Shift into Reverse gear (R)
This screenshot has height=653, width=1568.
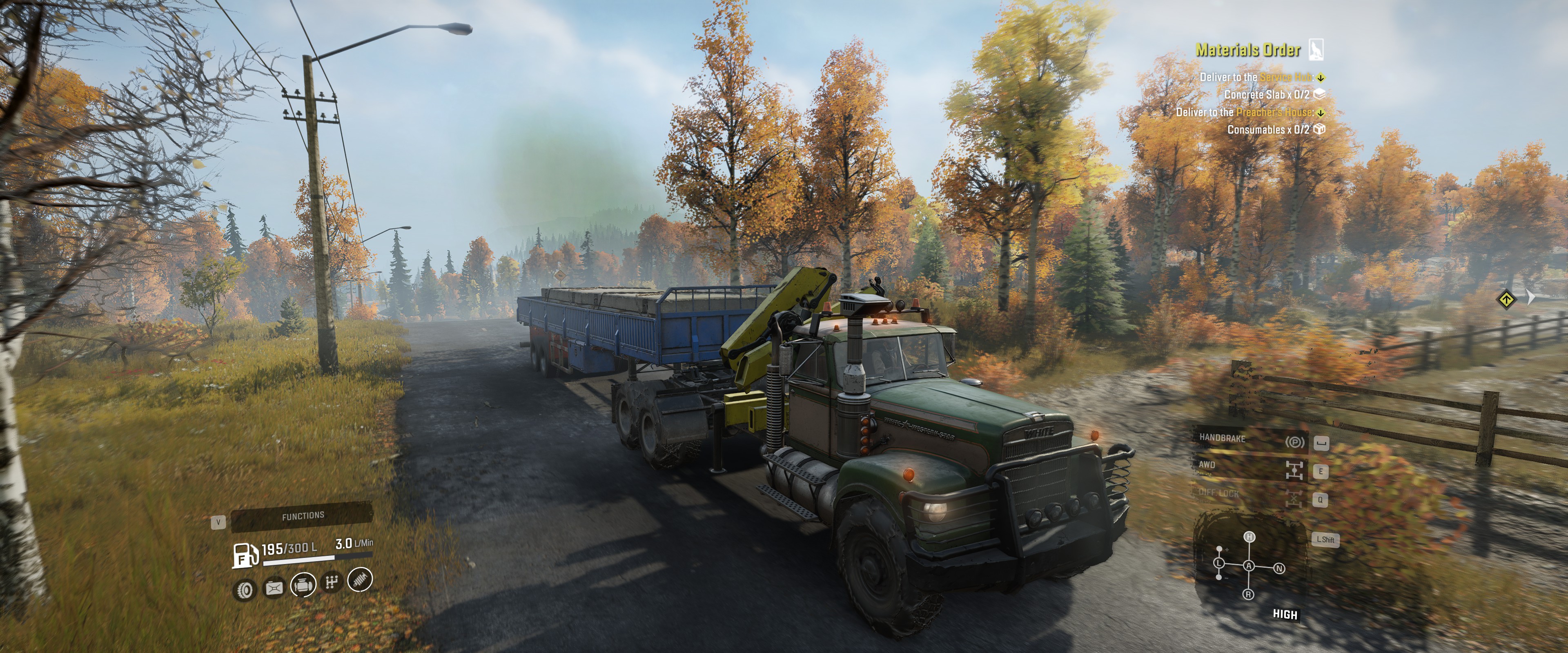coord(1248,594)
